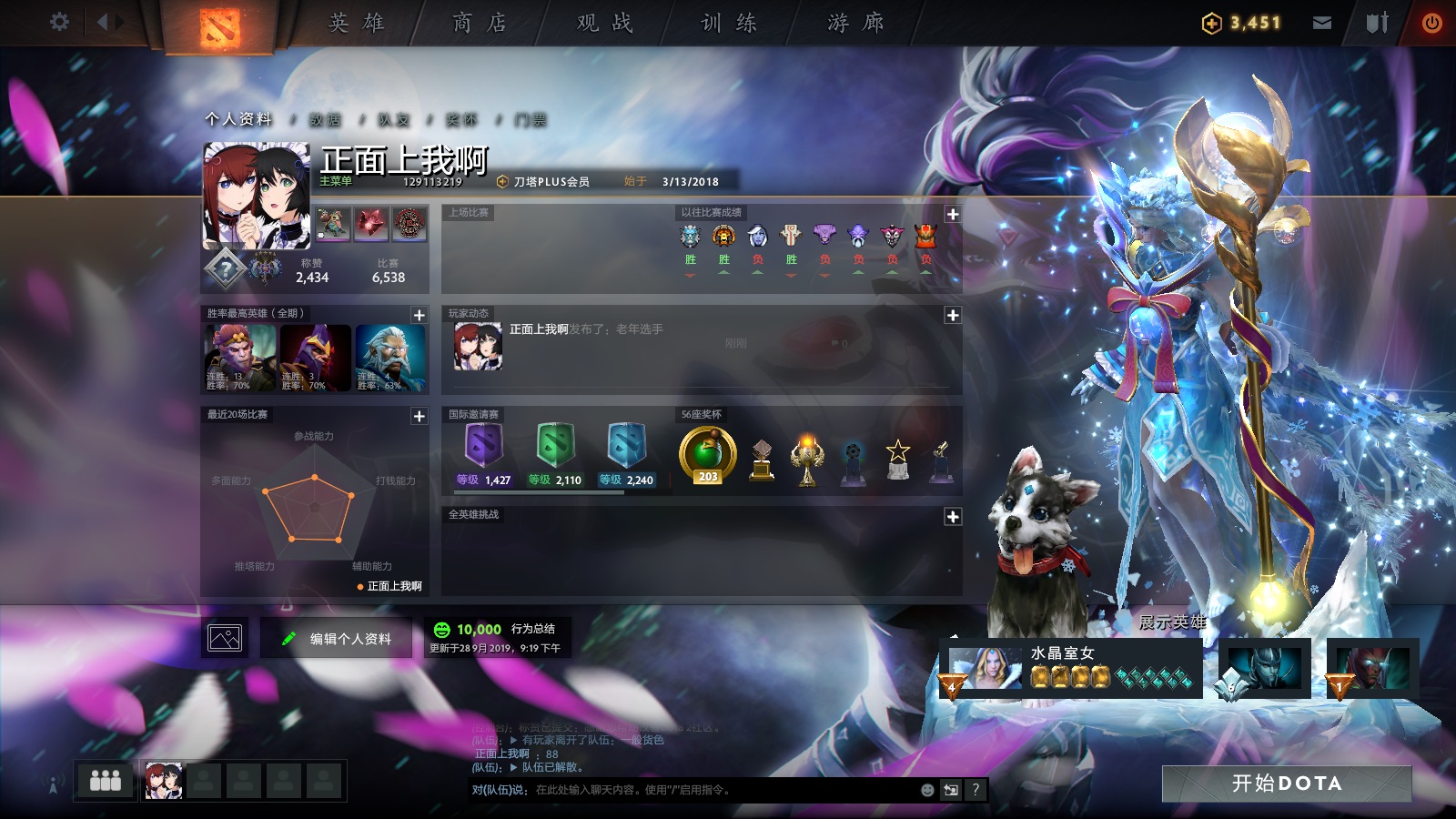Expand the 以往比赛成绩 panel with plus button

(952, 215)
